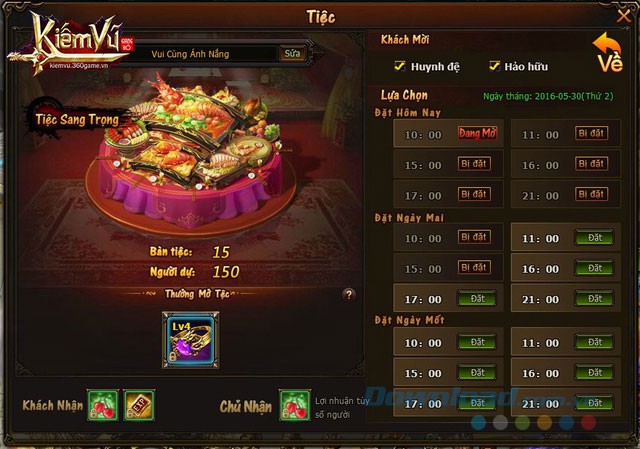Close the Tiệc banquet window
This screenshot has height=449, width=640.
[625, 15]
